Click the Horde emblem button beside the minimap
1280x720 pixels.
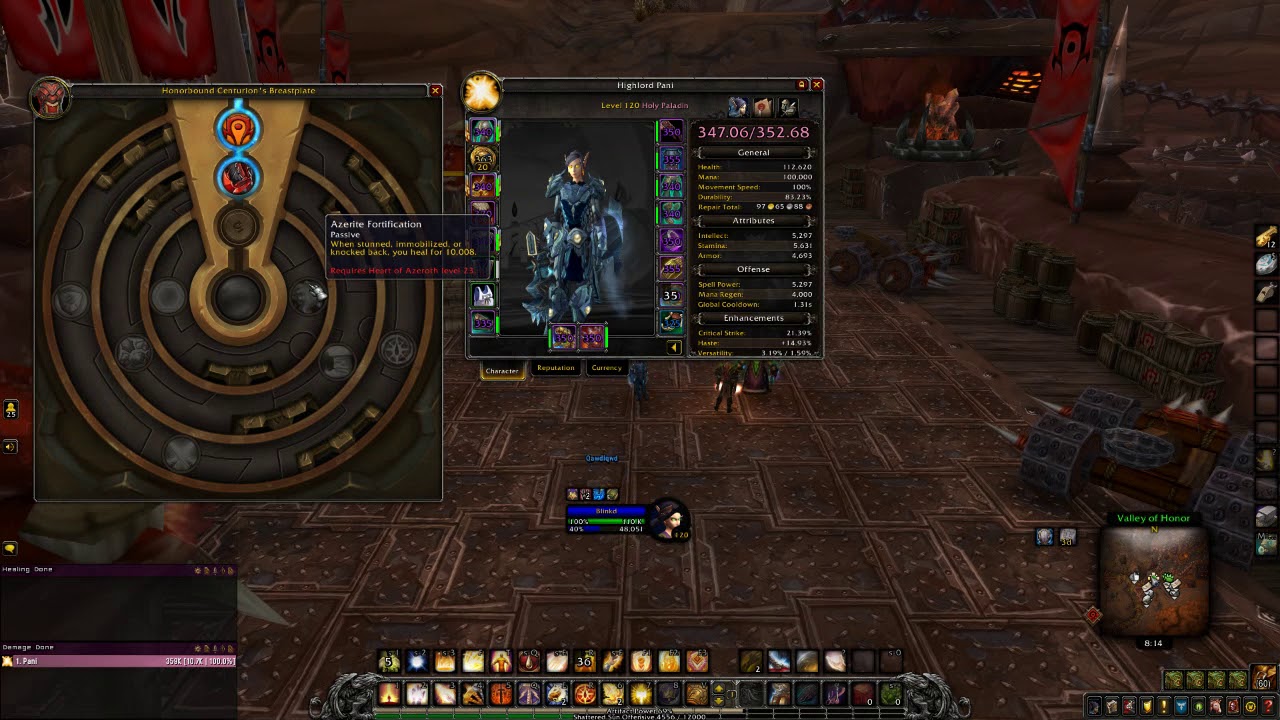(x=1093, y=615)
